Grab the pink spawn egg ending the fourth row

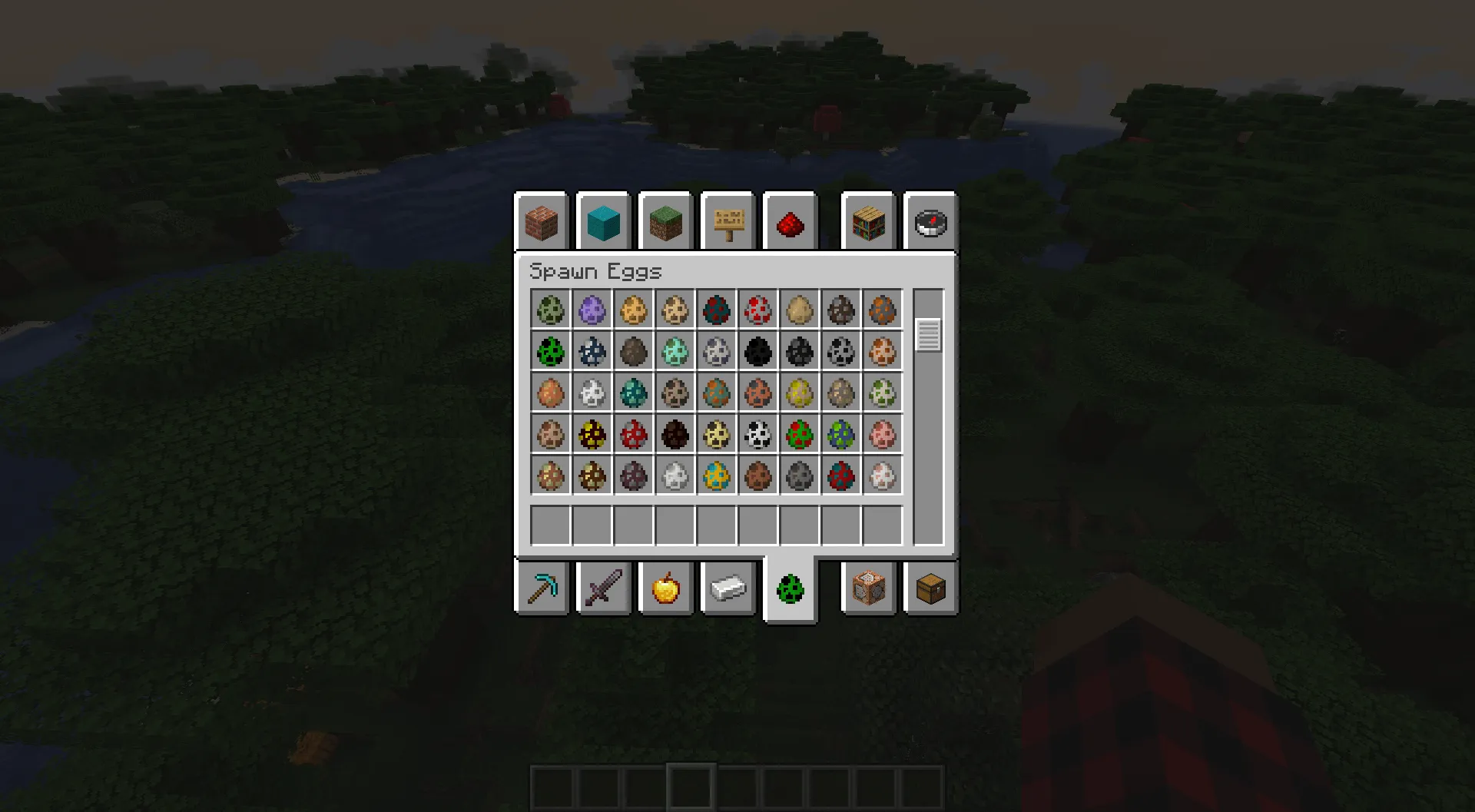pos(883,435)
